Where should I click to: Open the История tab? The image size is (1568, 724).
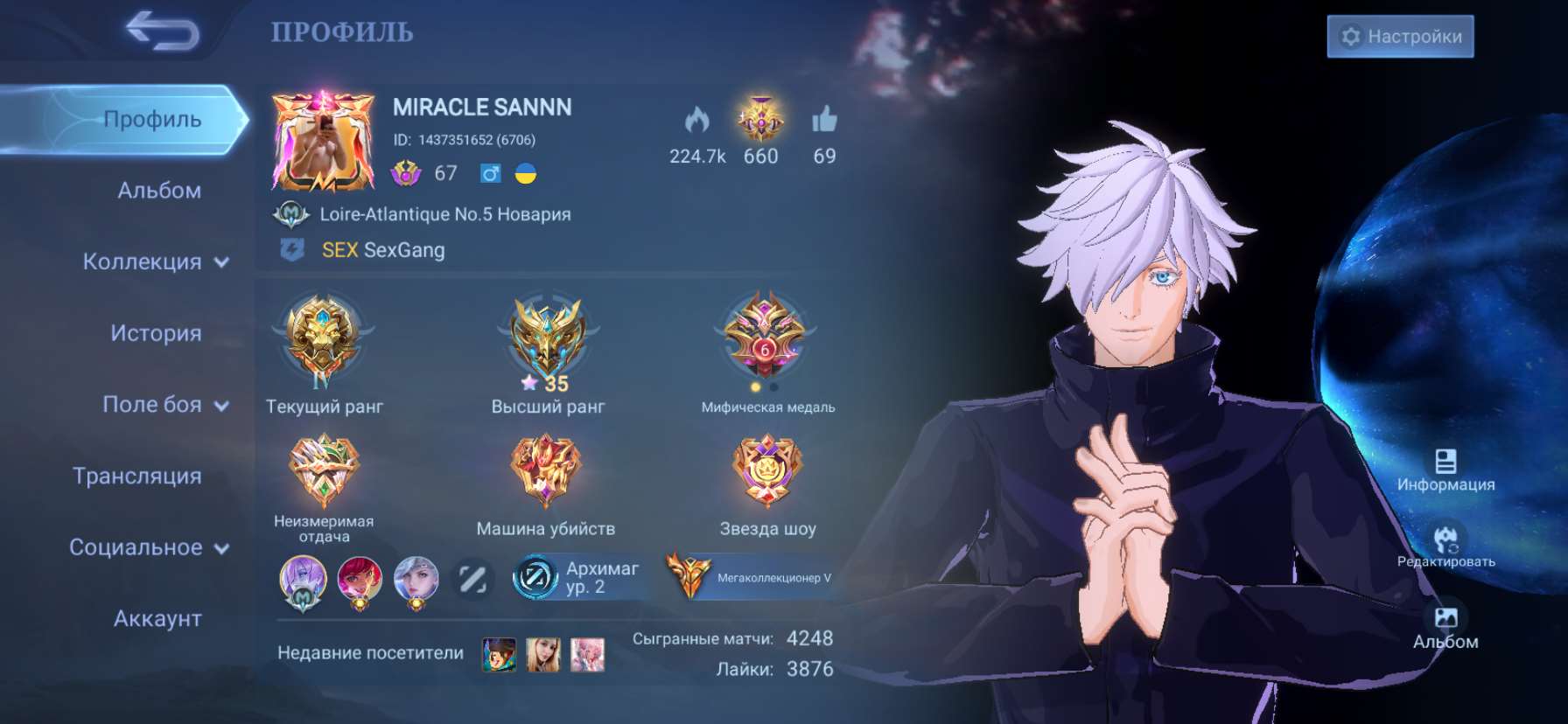click(158, 333)
